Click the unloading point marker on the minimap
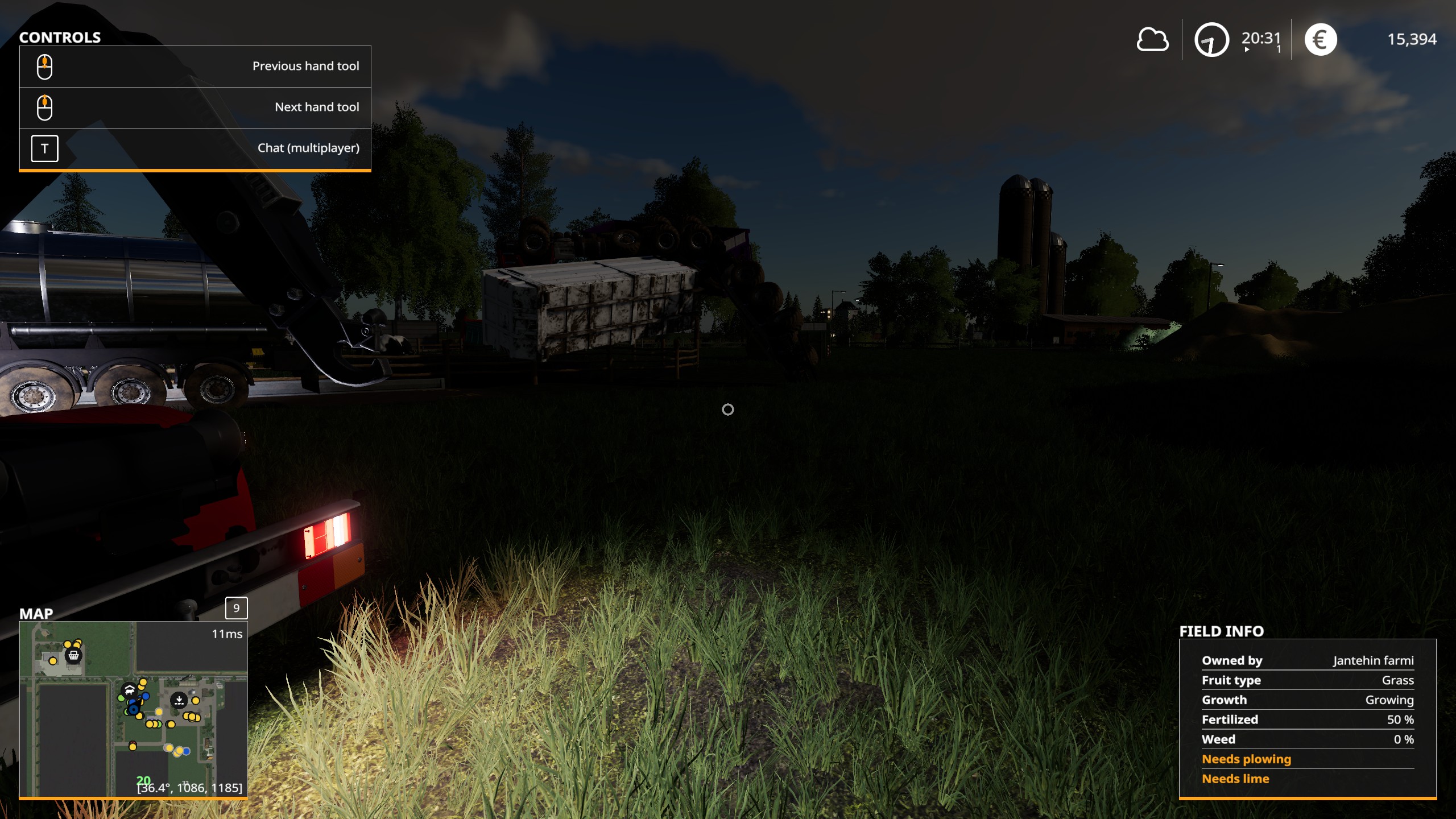 click(x=179, y=700)
